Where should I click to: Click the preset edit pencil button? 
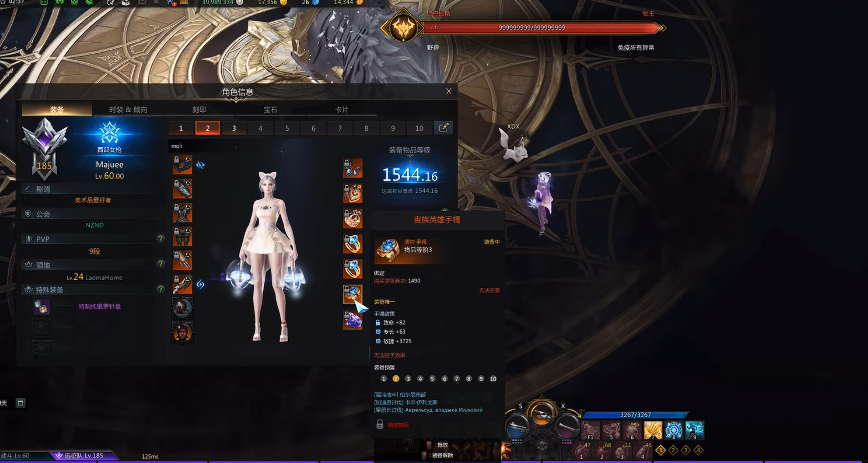(x=443, y=128)
